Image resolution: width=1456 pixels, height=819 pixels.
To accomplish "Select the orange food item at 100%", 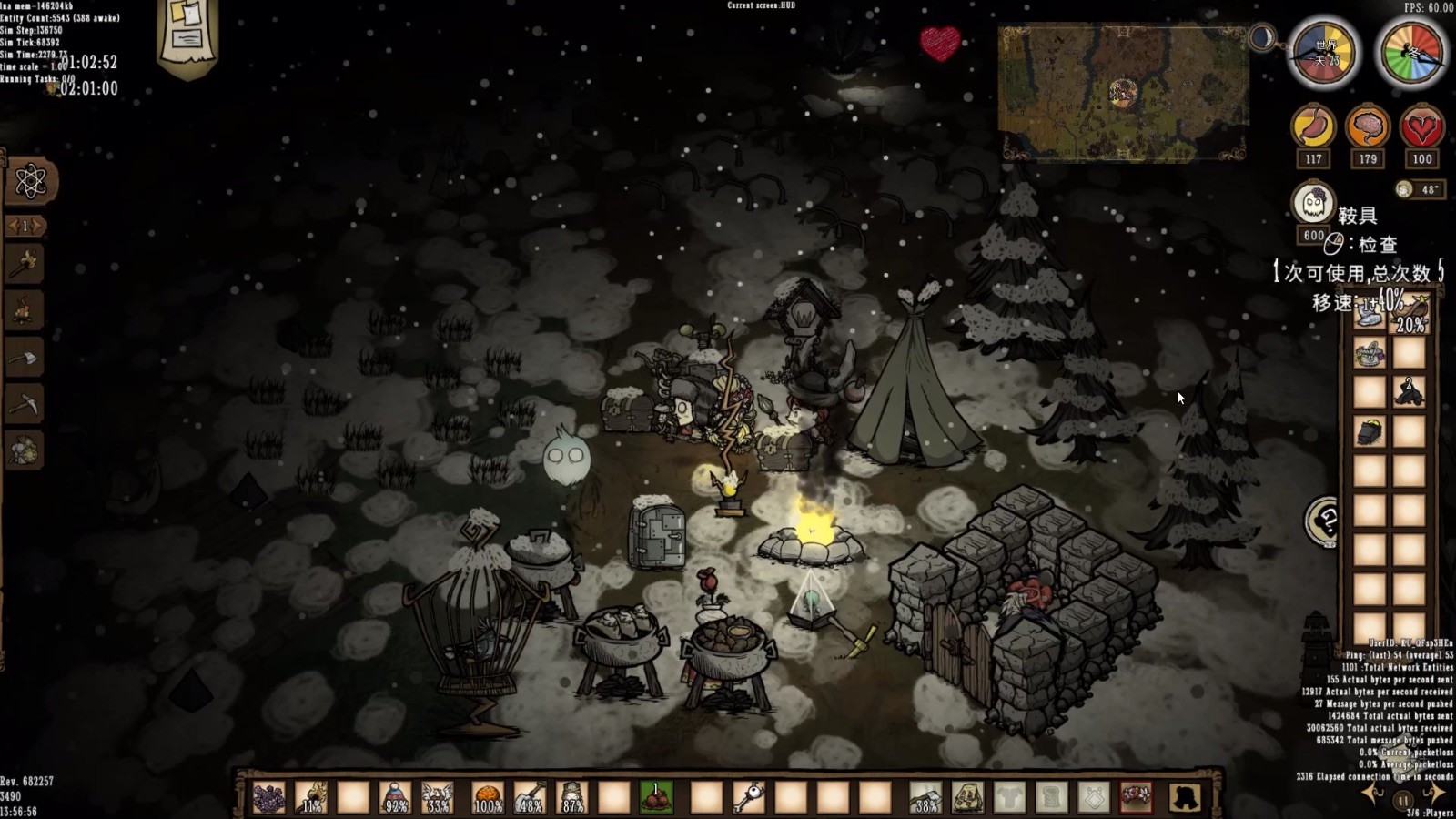I will 488,798.
